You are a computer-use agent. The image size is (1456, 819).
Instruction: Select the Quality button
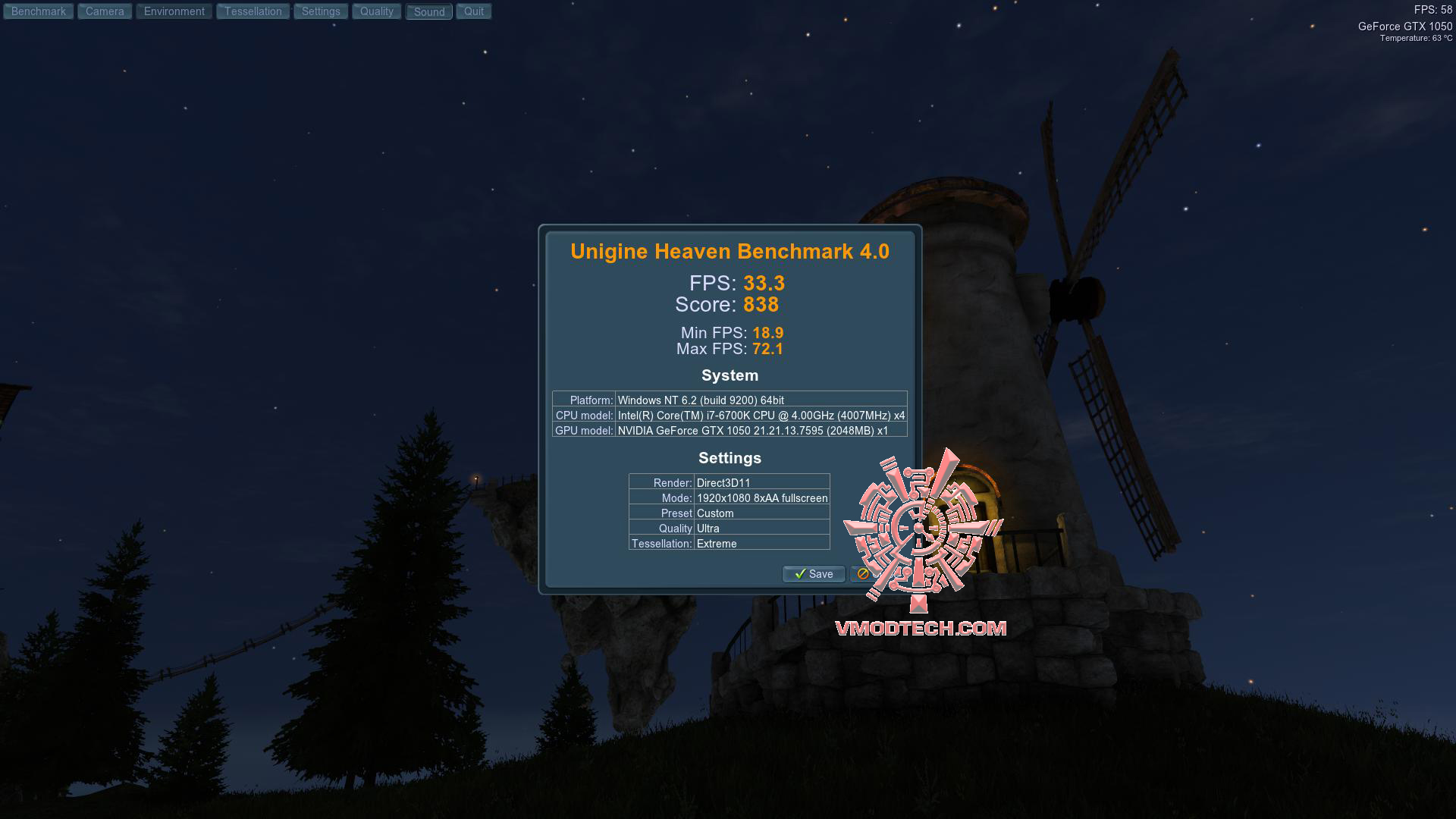tap(377, 11)
